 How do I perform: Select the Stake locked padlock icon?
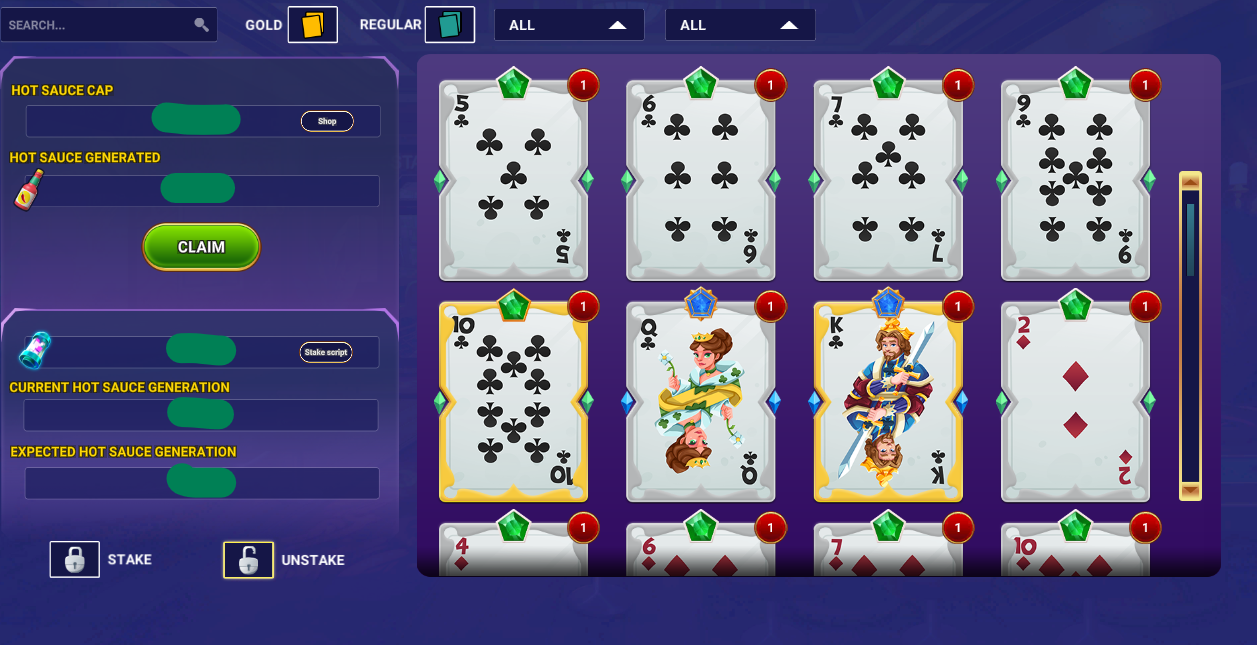[75, 560]
